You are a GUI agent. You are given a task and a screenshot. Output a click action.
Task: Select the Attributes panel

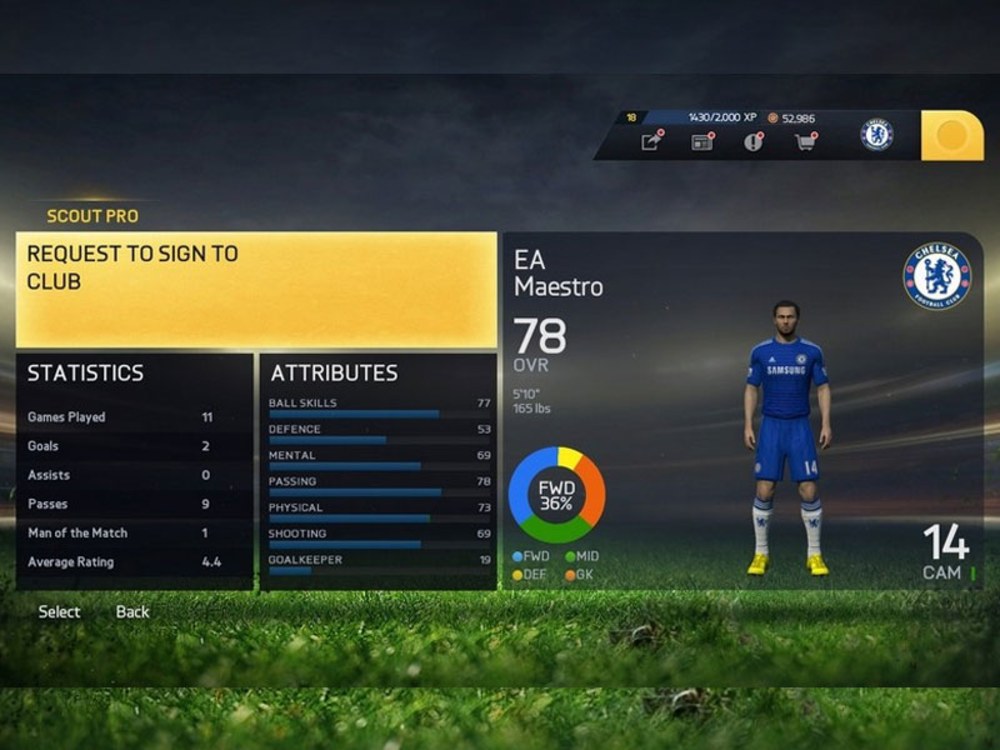[378, 471]
